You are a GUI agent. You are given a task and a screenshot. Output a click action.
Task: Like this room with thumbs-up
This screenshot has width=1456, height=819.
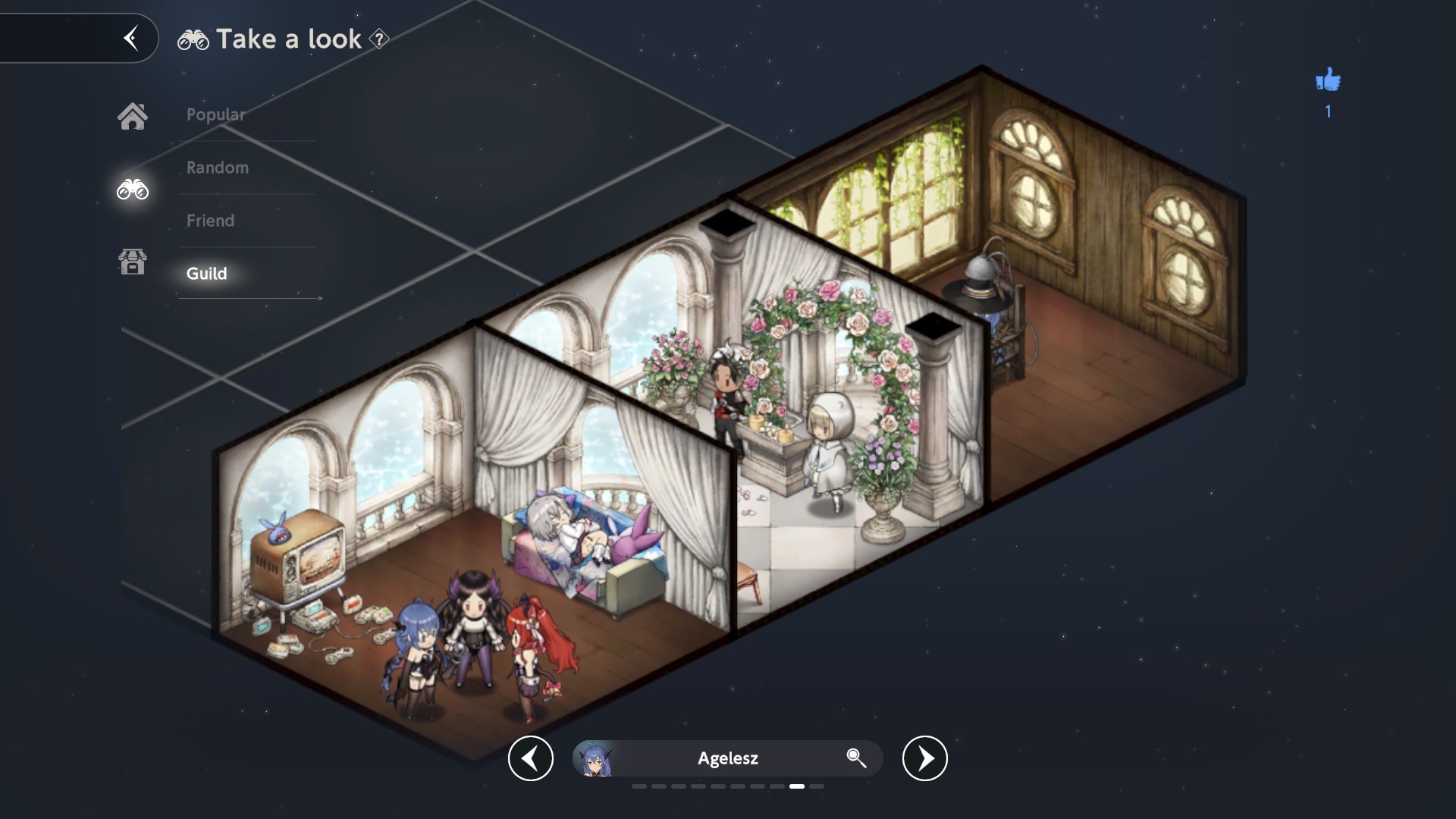pyautogui.click(x=1328, y=80)
